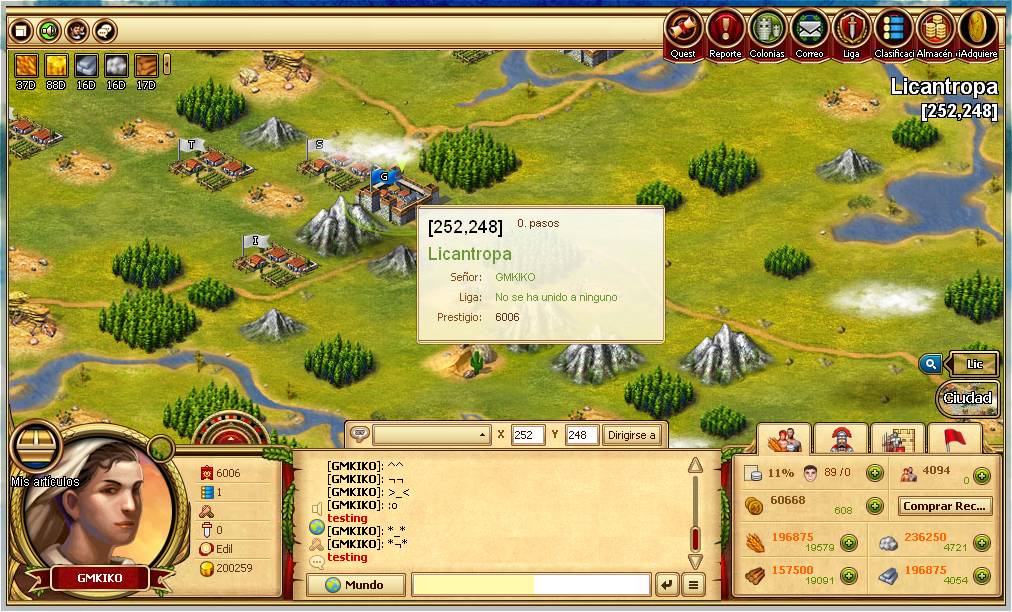Open the Liga alliance menu
This screenshot has height=612, width=1012.
851,30
